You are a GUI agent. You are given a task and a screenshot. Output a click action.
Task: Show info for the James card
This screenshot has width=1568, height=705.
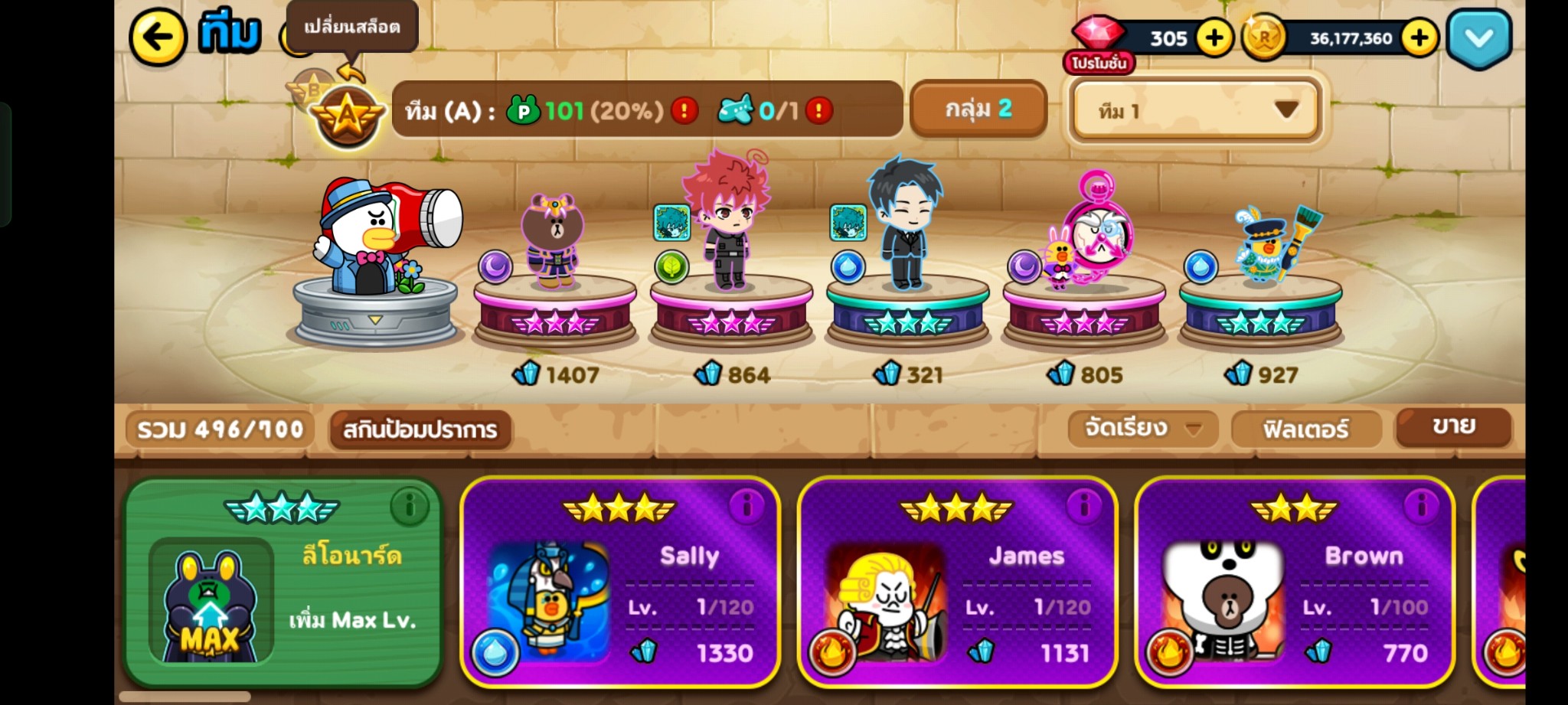[x=1083, y=505]
